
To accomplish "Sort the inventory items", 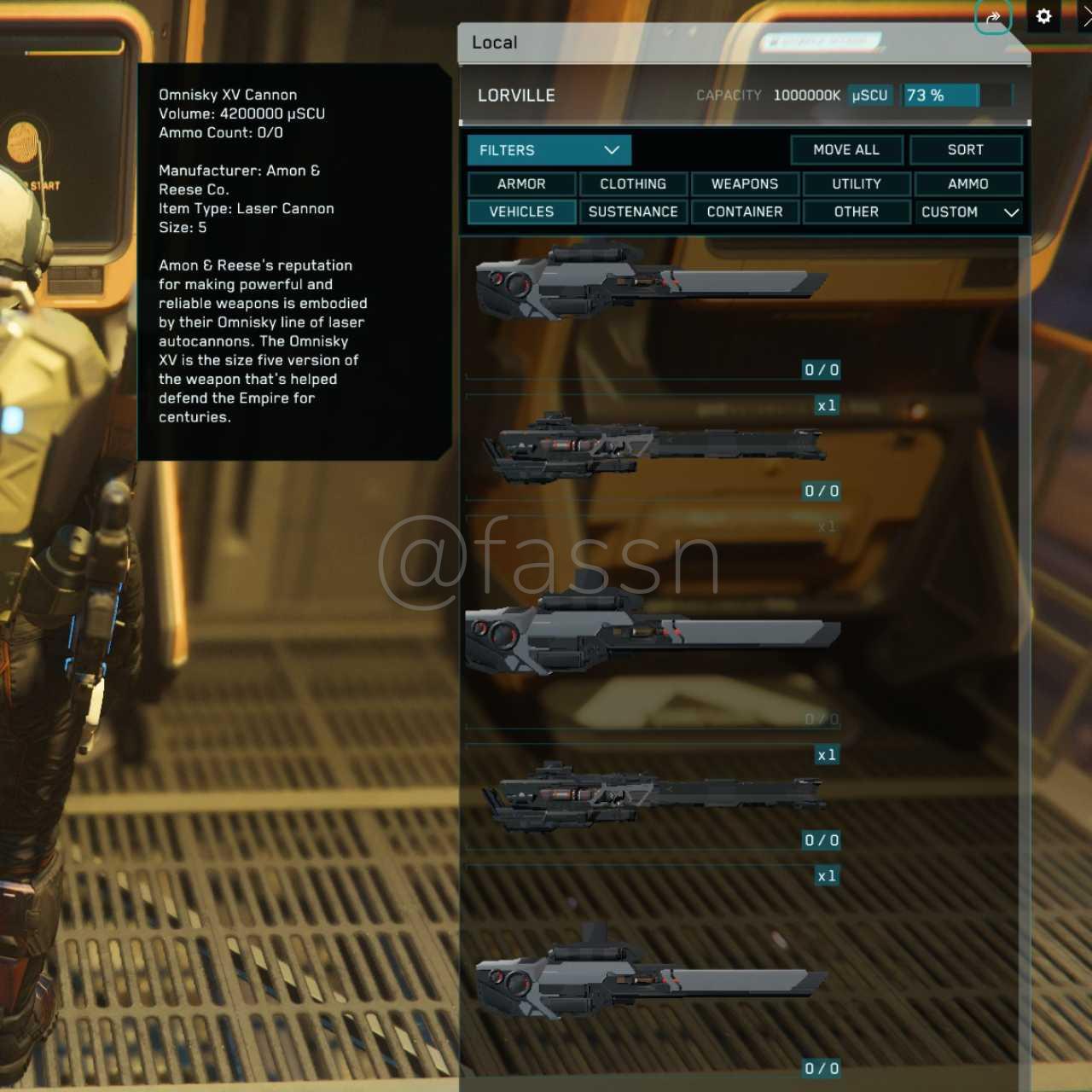I will click(965, 150).
